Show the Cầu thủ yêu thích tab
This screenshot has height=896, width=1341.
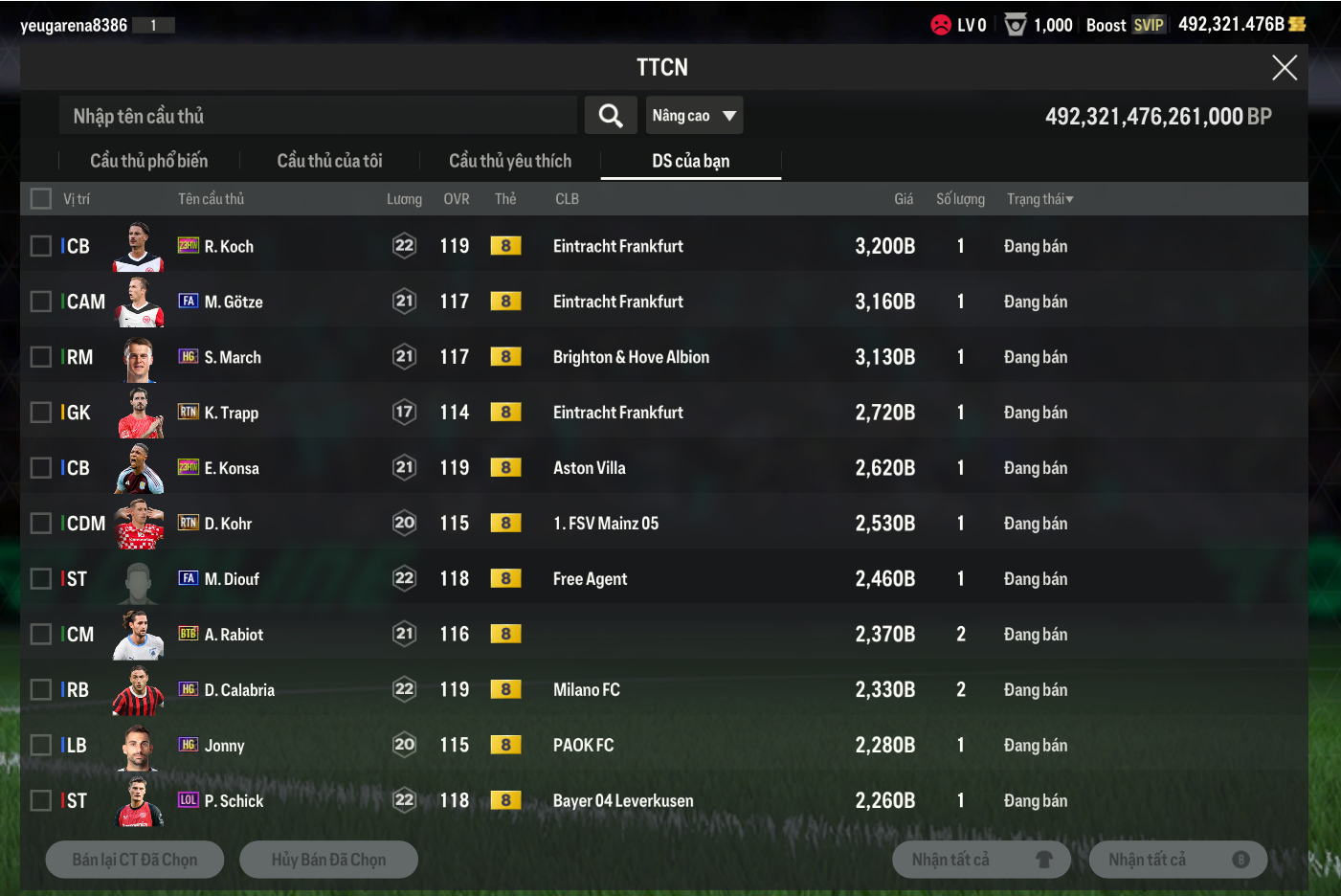[x=509, y=161]
